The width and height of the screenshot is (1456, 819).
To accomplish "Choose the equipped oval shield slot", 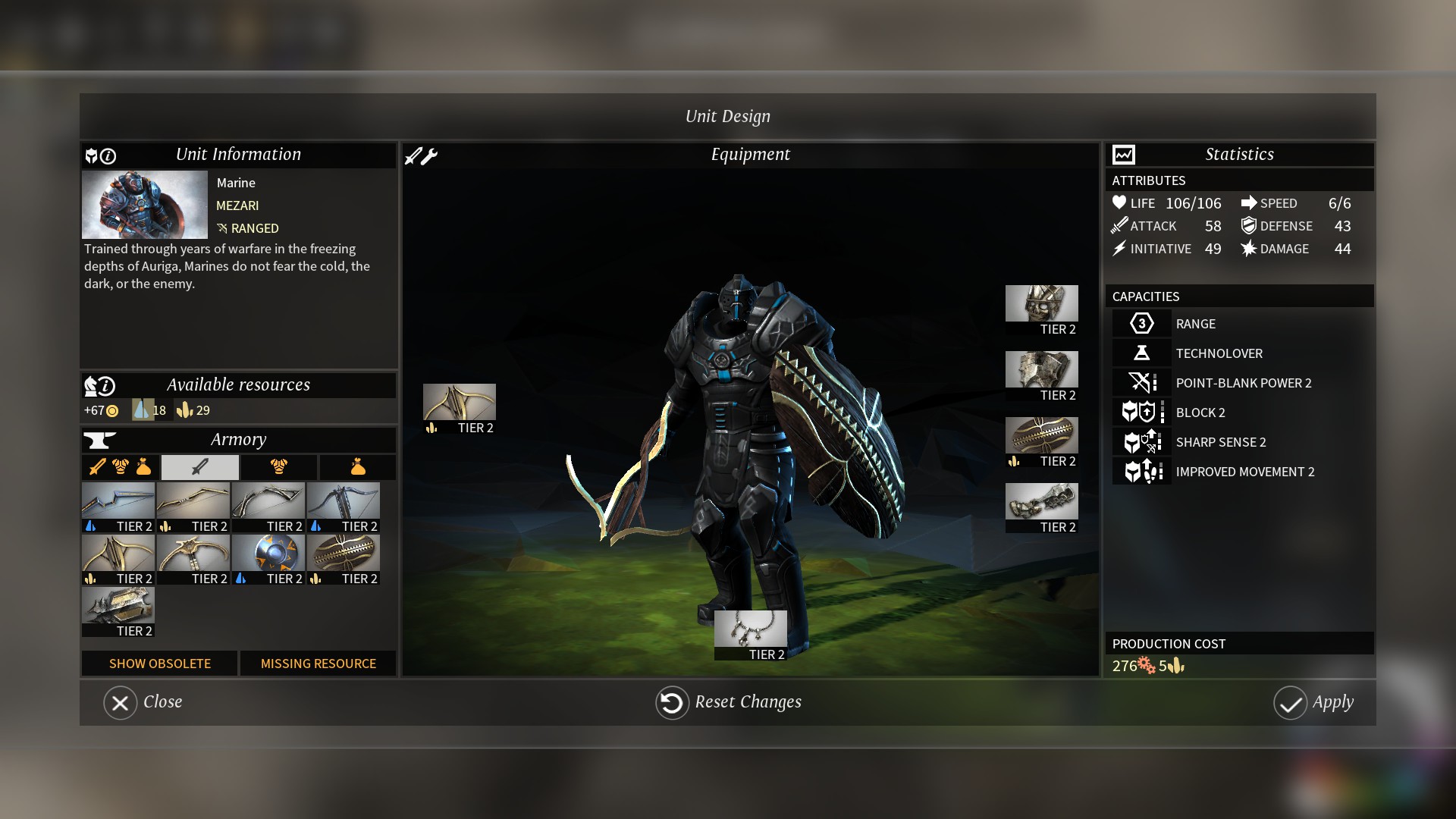I will 1041,436.
